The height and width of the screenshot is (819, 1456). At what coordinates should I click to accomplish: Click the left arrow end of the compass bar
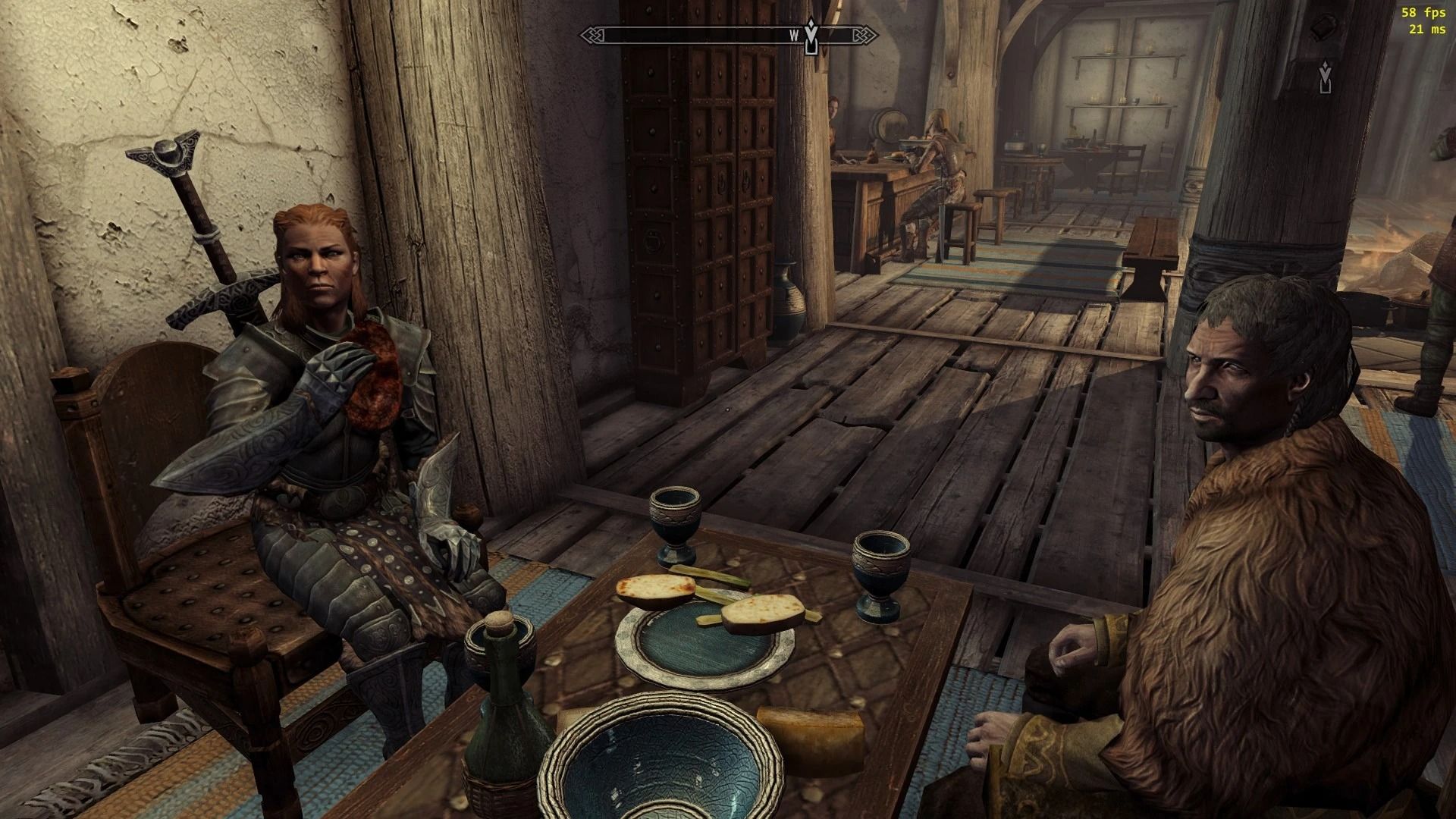593,33
